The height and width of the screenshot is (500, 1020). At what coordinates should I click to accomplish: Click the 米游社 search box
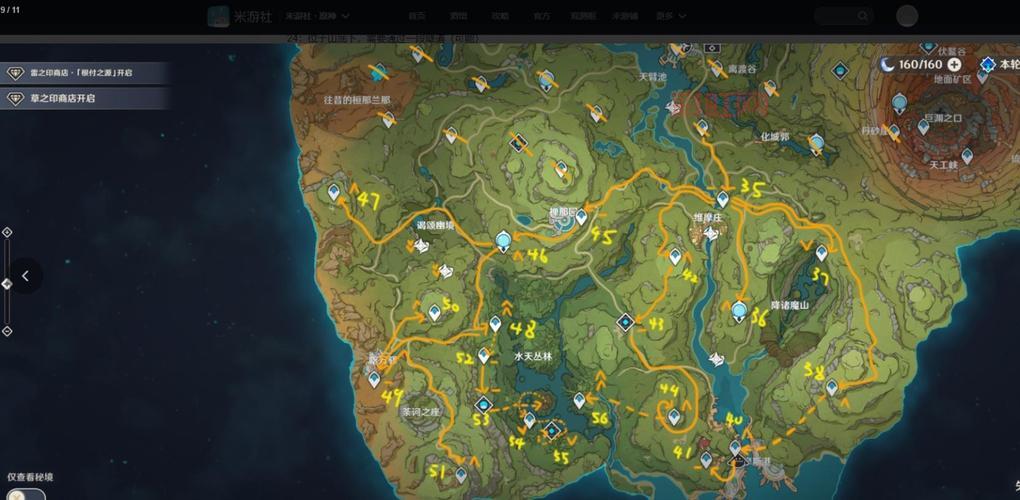point(843,16)
